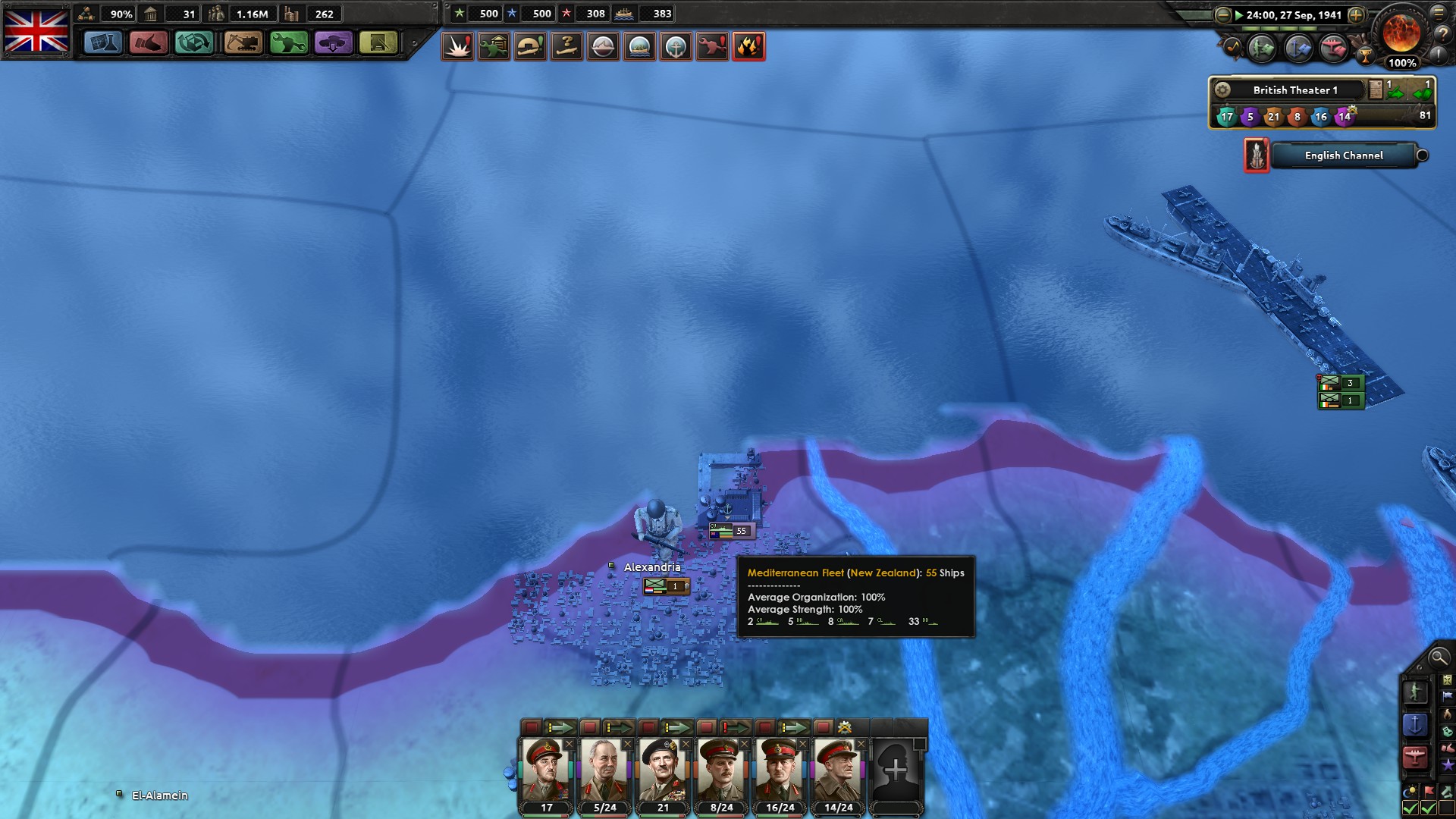Screen dimensions: 1456x819
Task: Open theater settings via the gear on British Theater 1
Action: tap(1222, 89)
